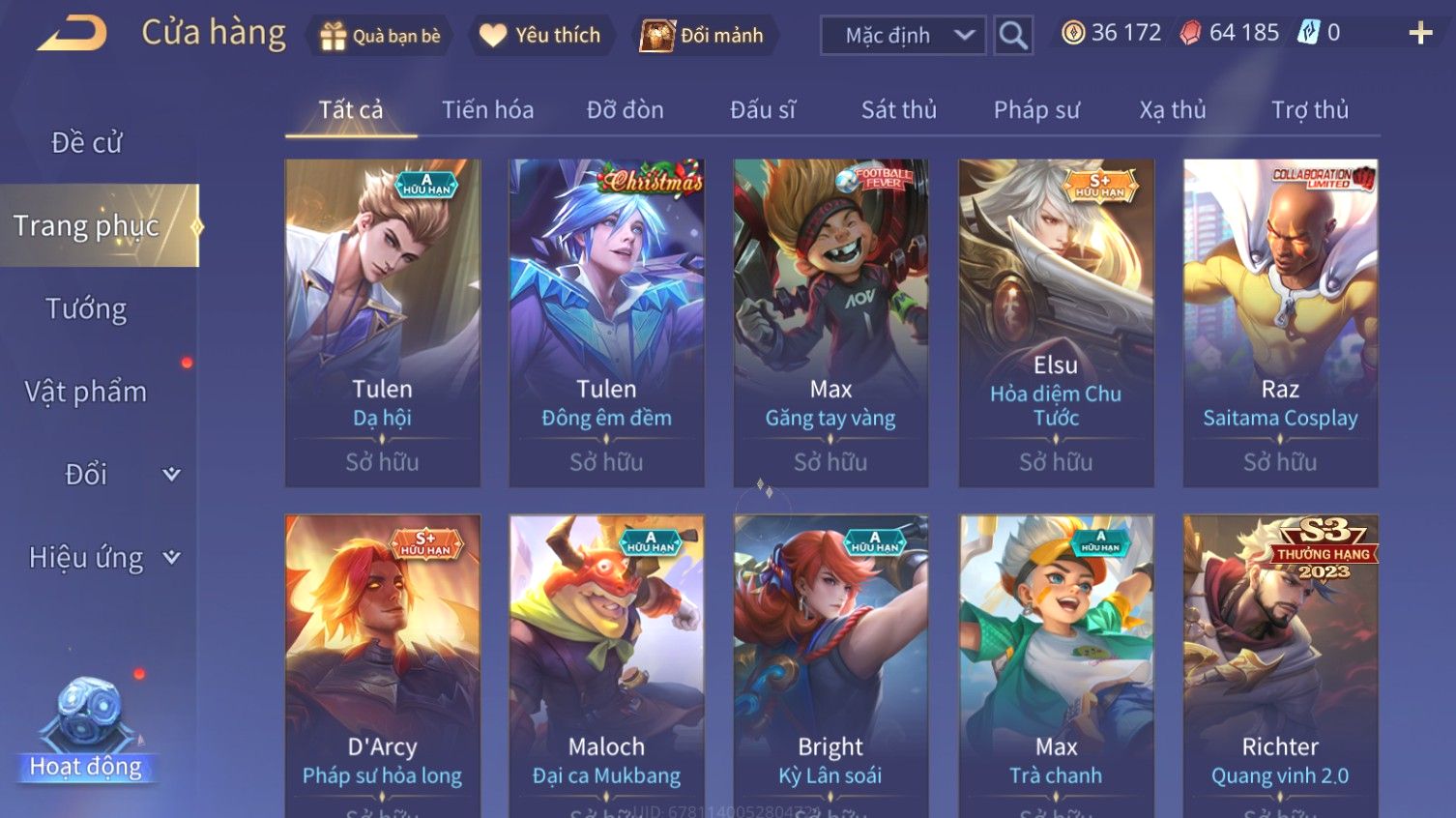The width and height of the screenshot is (1456, 818).
Task: Select the Tulen Dạ hội skin card
Action: 383,322
